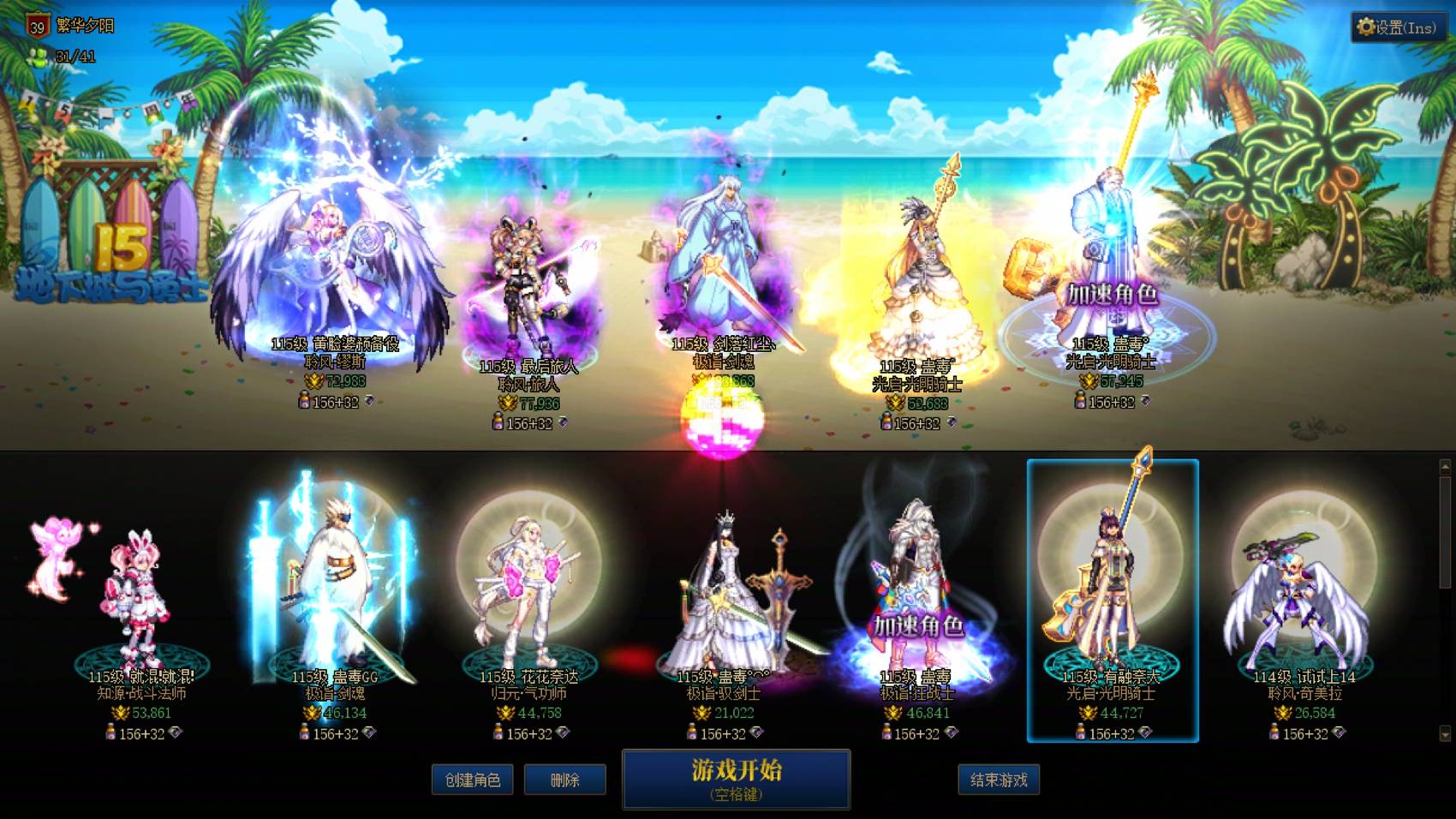This screenshot has width=1456, height=819.
Task: Click the potion icon under 试试上14
Action: pyautogui.click(x=1275, y=732)
